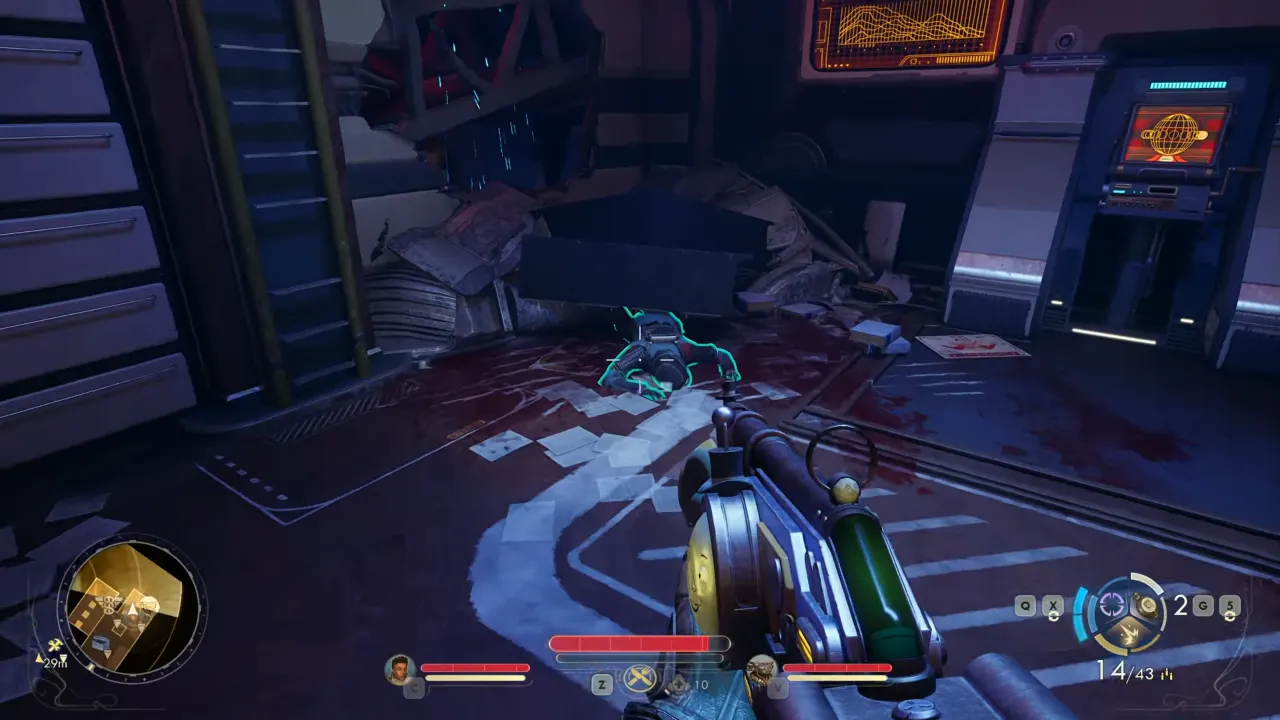This screenshot has height=720, width=1280.
Task: Toggle the cycle indicator under the 5 keybind
Action: click(x=1228, y=616)
